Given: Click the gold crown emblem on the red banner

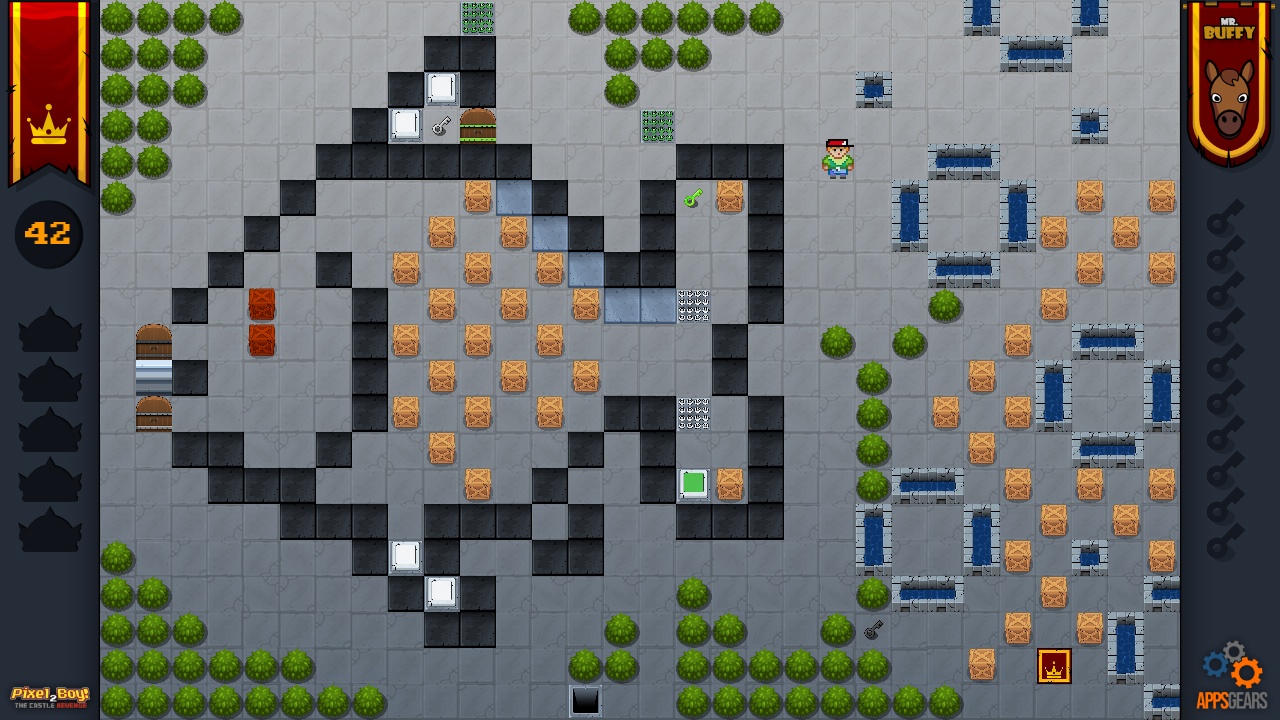Looking at the screenshot, I should coord(46,128).
